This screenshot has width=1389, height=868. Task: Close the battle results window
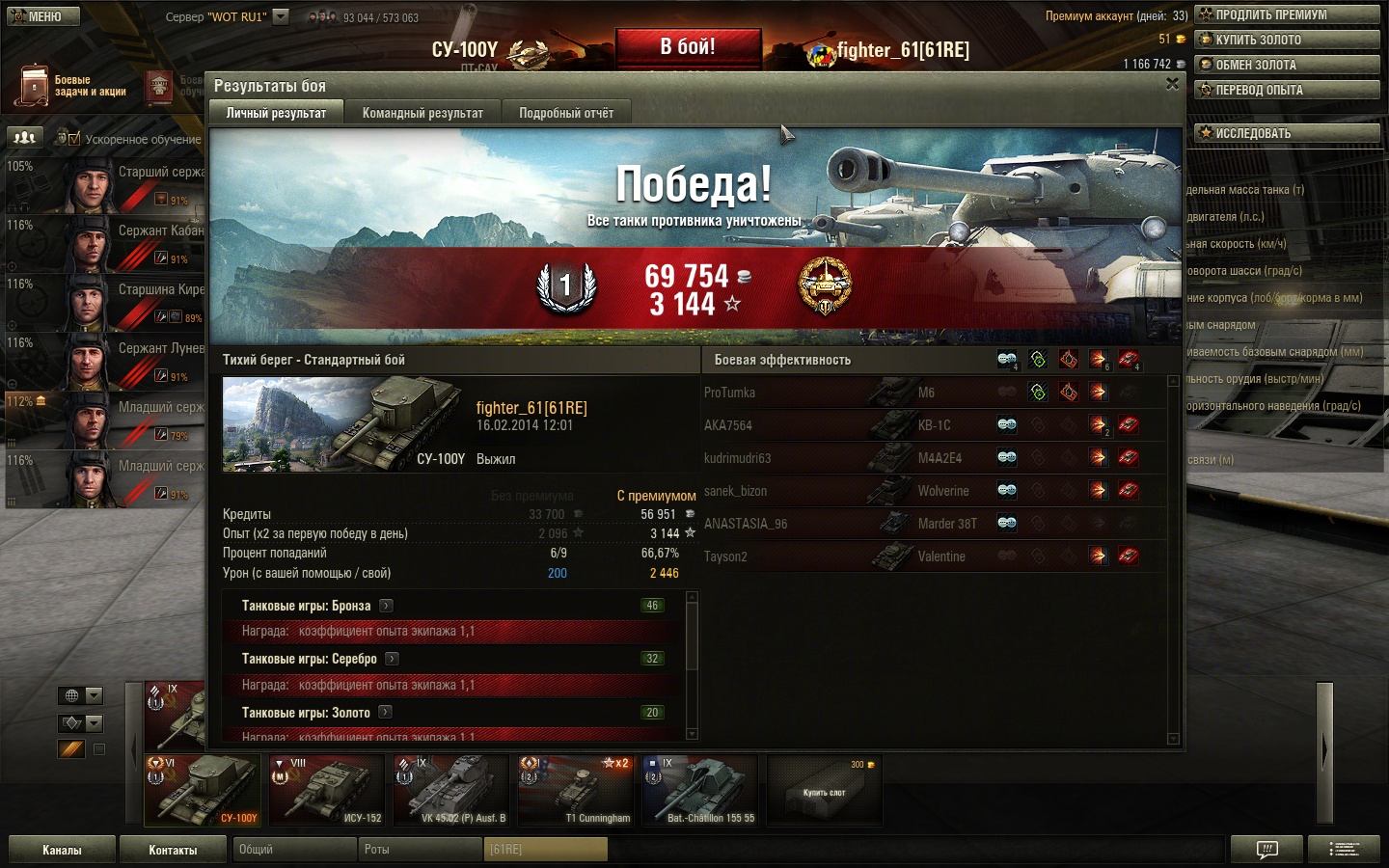click(1172, 85)
